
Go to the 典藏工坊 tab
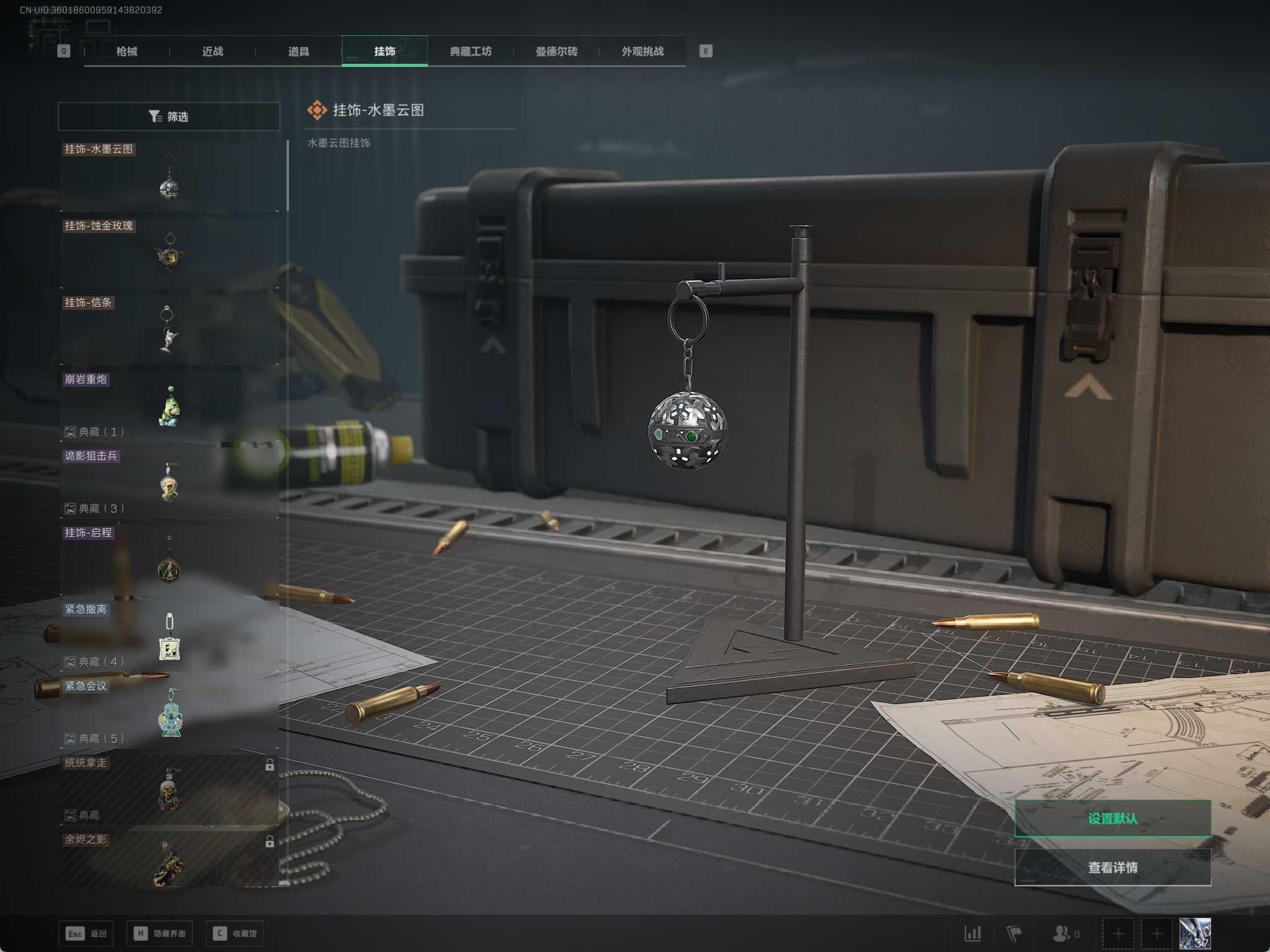471,51
